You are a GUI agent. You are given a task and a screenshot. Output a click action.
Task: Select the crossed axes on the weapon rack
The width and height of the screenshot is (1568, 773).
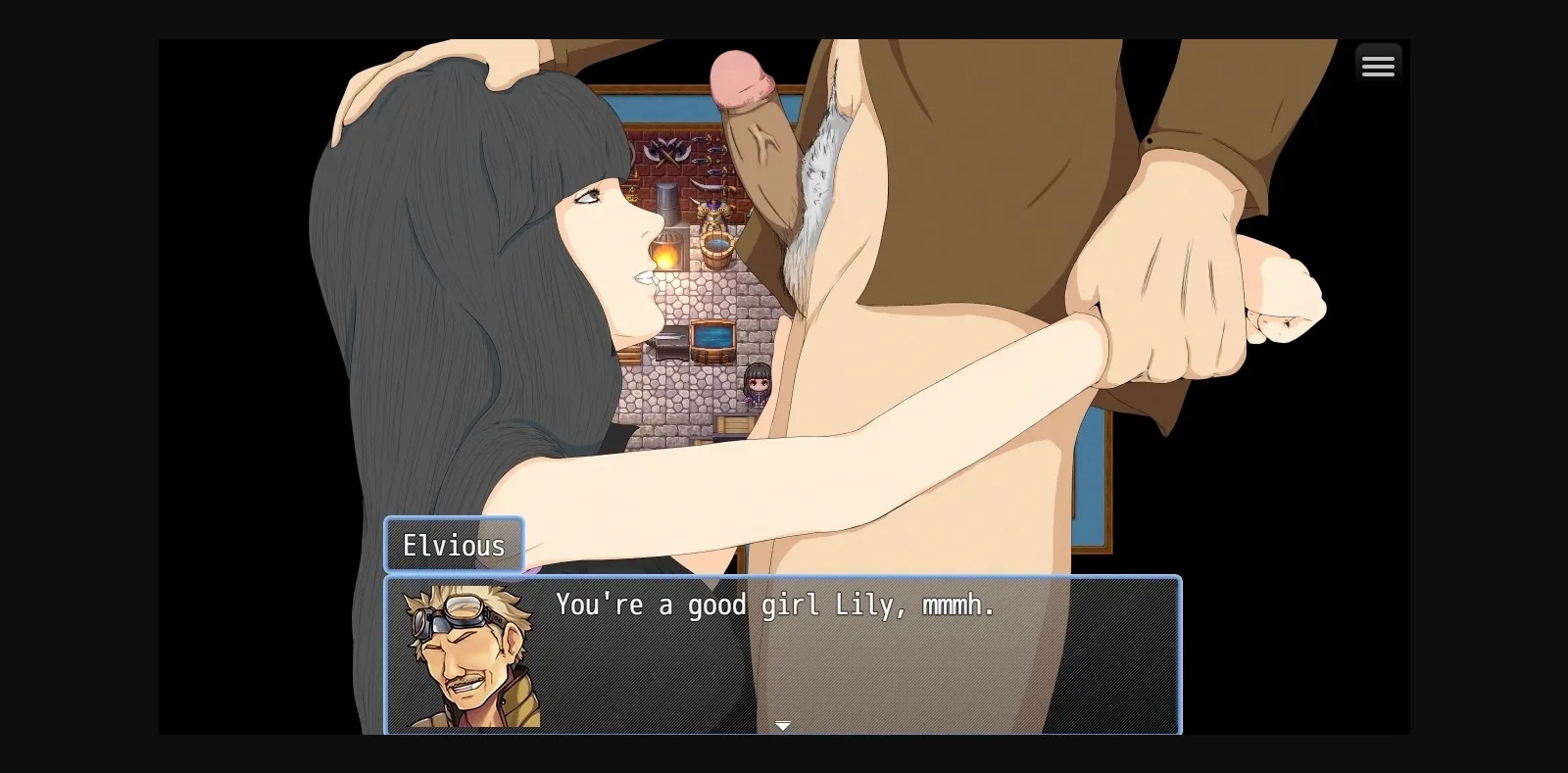(665, 151)
